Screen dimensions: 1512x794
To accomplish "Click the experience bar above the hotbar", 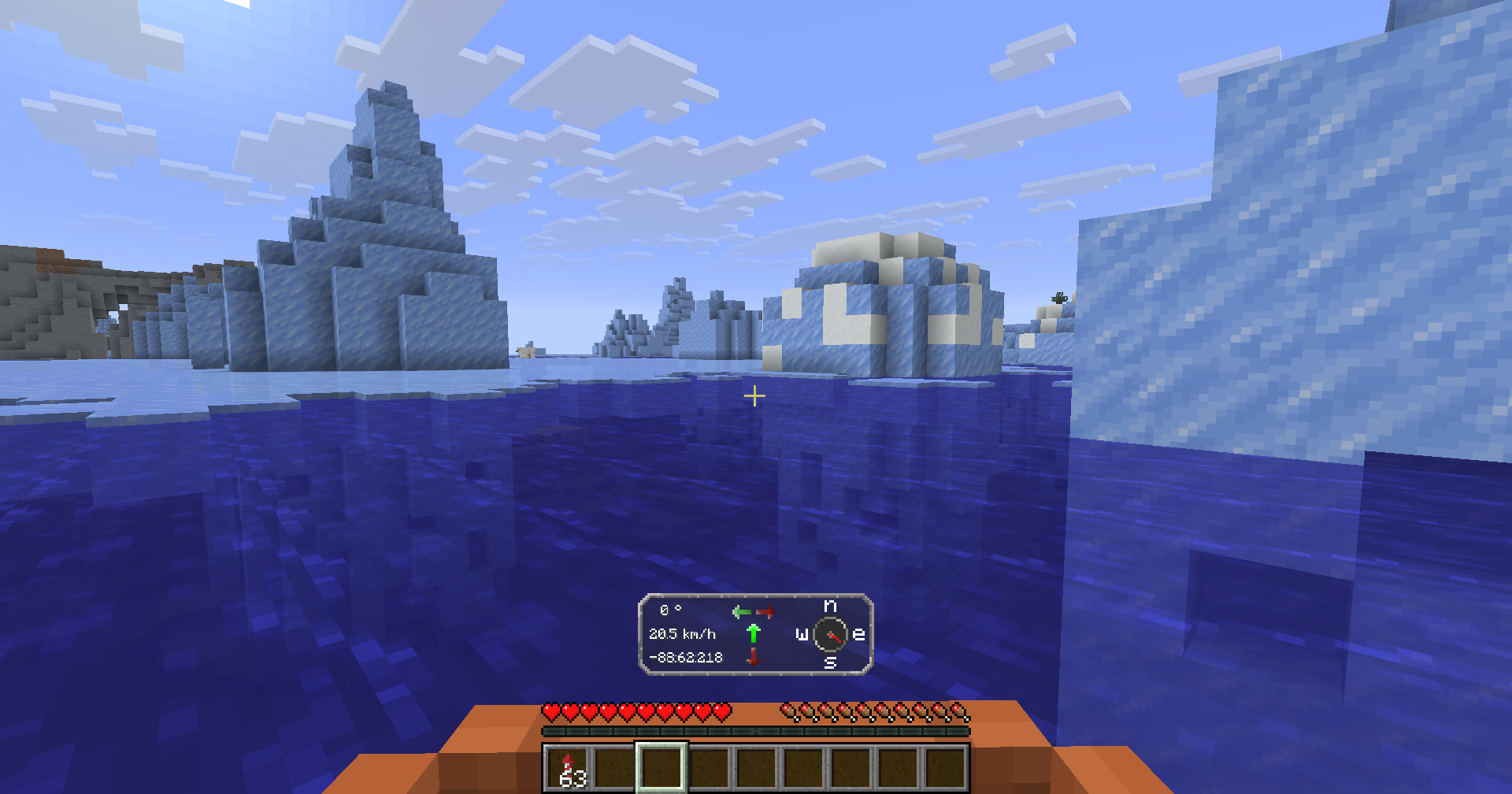I will (x=754, y=732).
